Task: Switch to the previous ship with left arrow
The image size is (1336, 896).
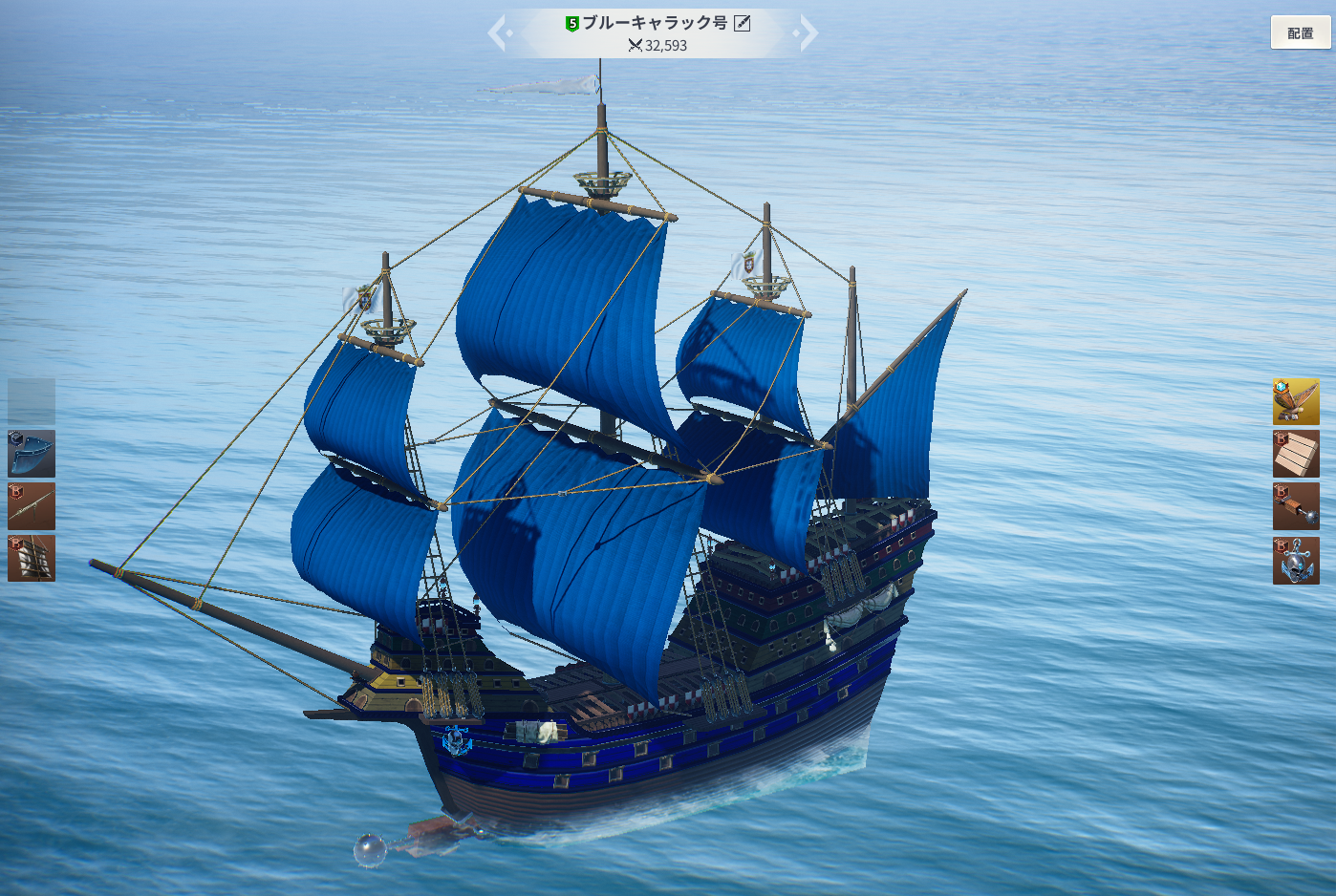Action: (x=499, y=32)
